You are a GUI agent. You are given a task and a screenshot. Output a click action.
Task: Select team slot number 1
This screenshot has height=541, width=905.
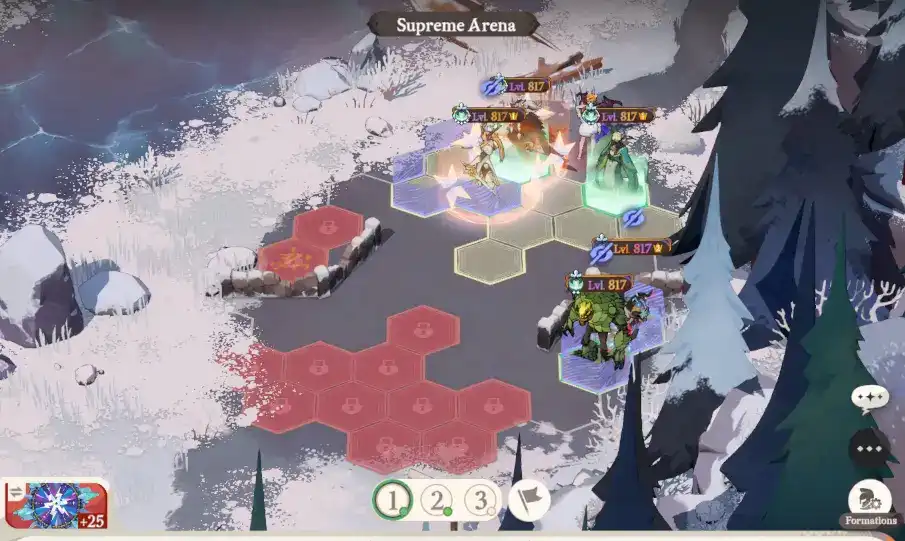tap(394, 499)
